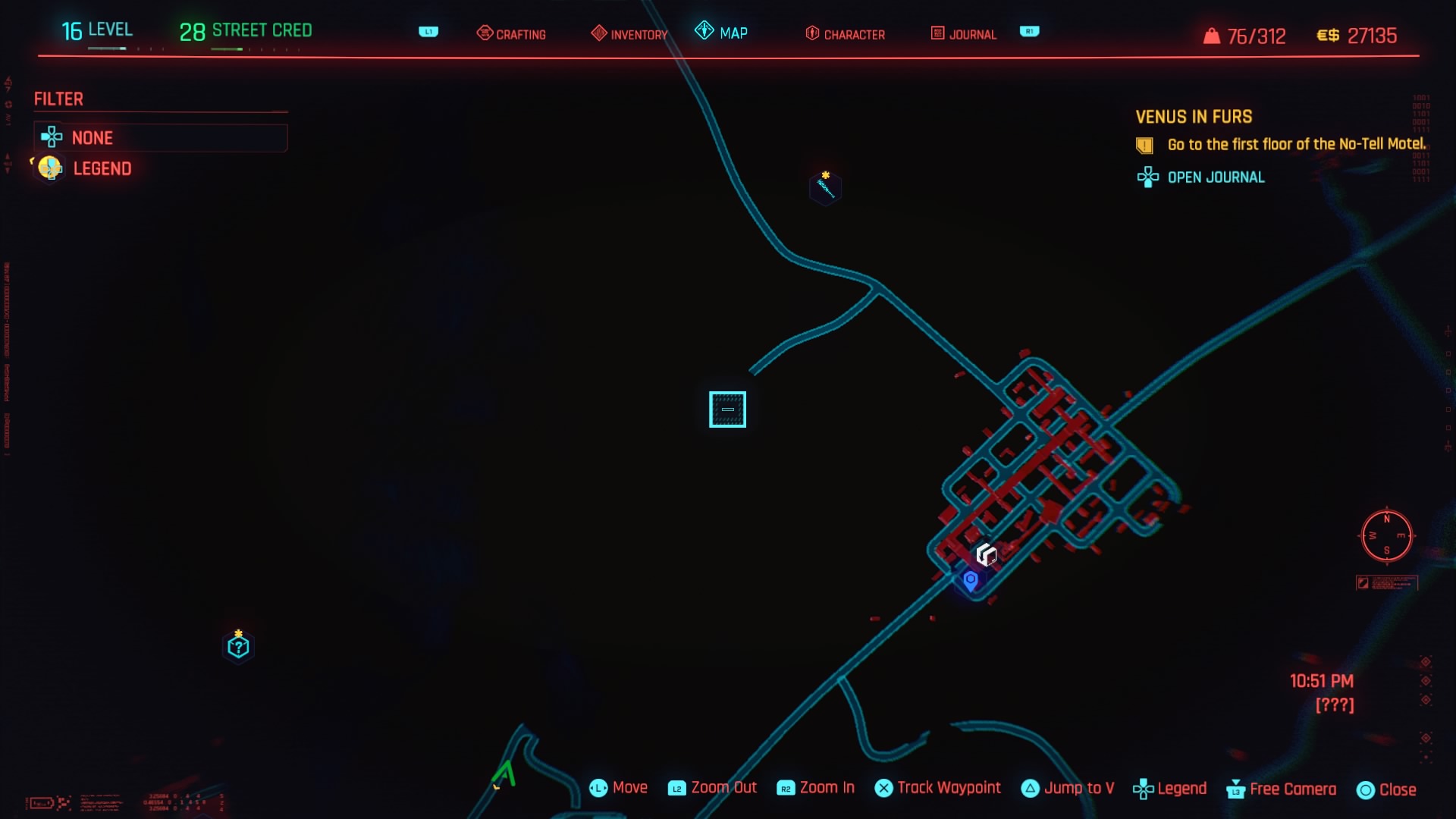Open the NONE filter selector
1456x819 pixels.
160,137
